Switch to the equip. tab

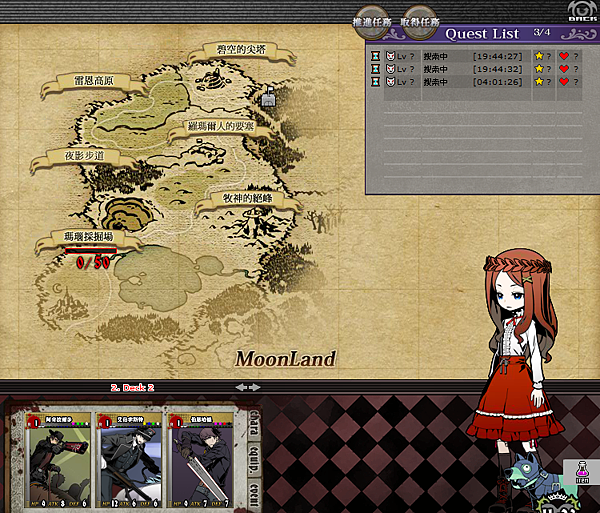[x=252, y=452]
